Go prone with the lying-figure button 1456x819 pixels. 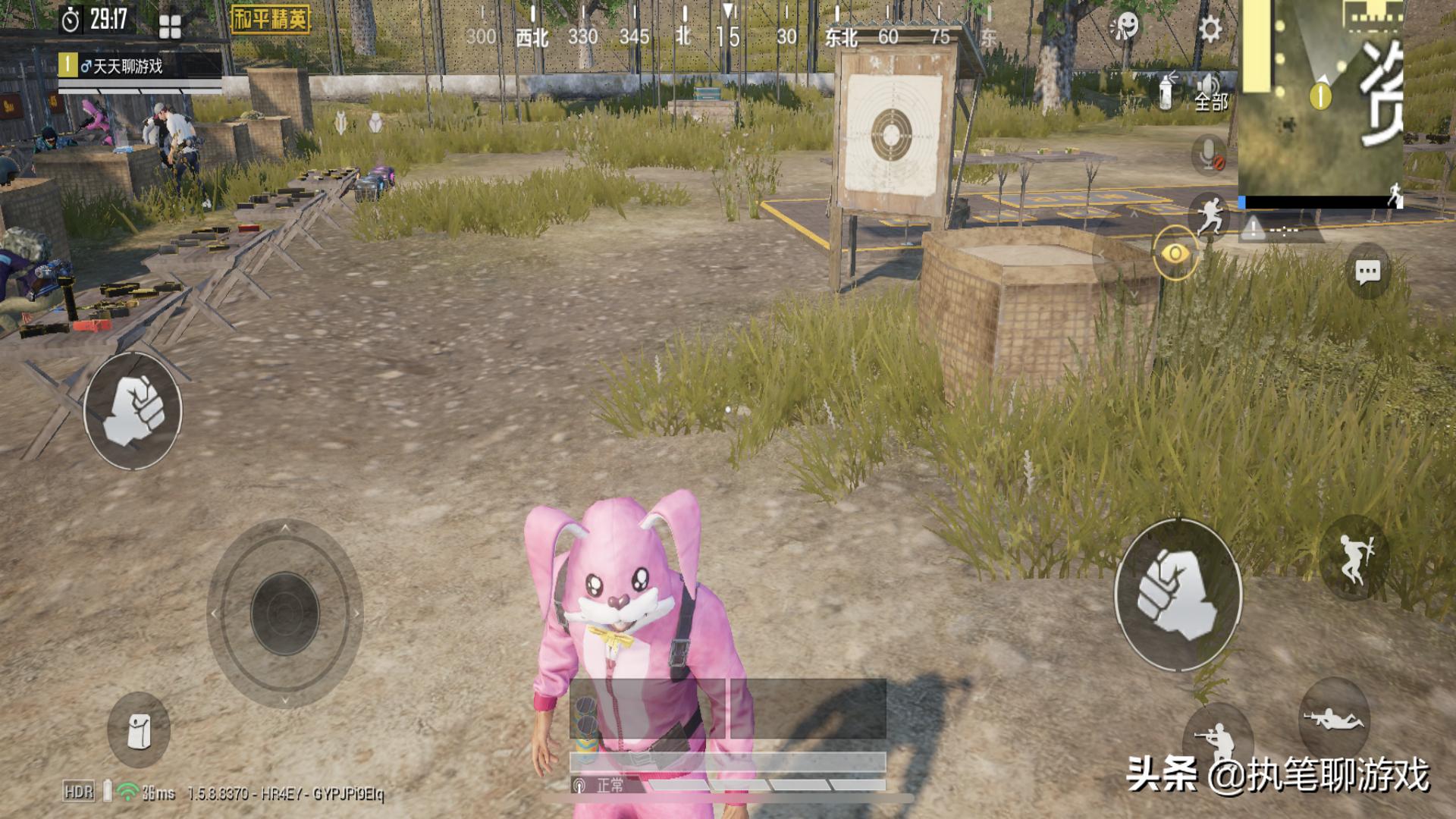[x=1332, y=717]
